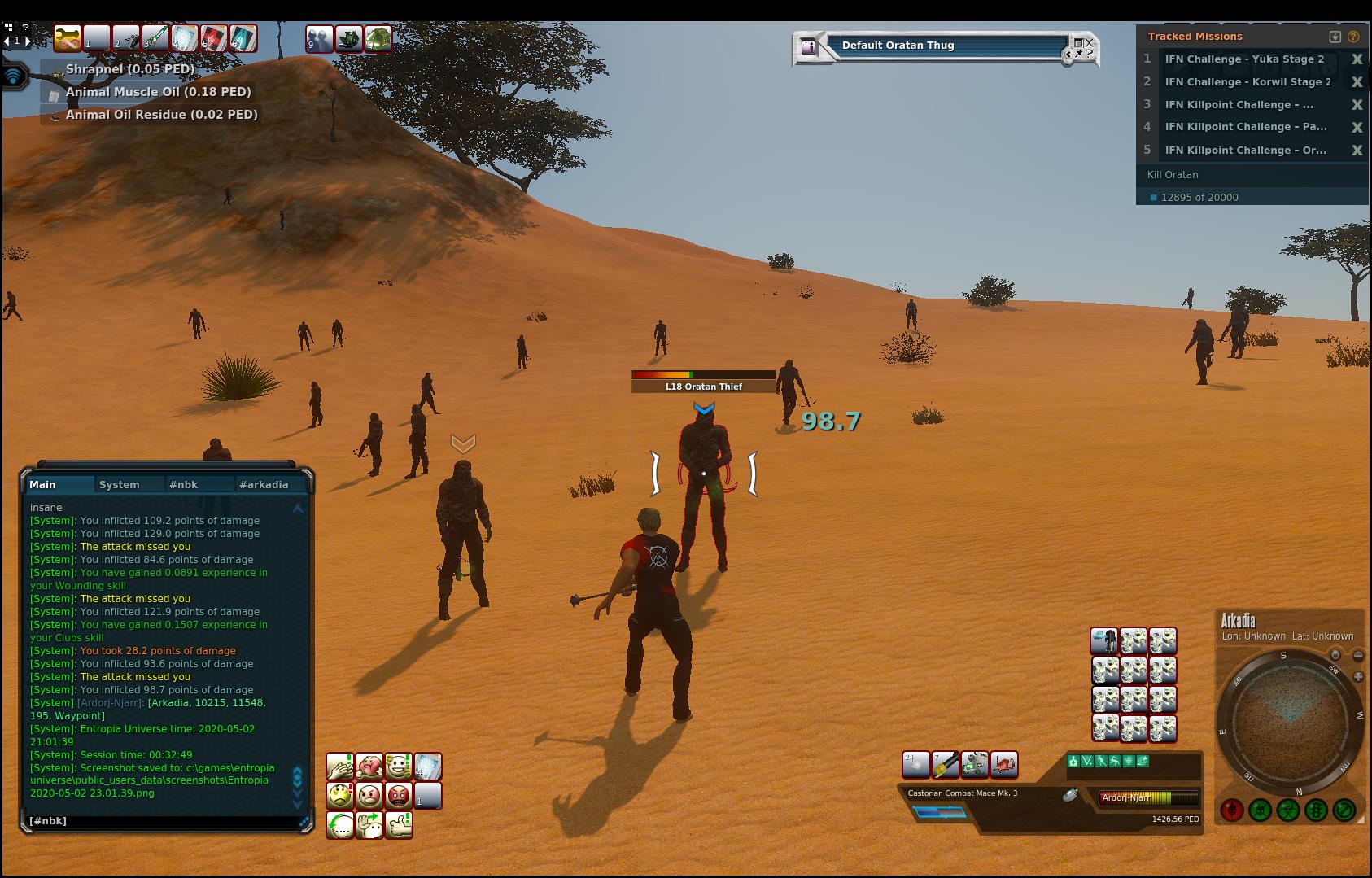Open the Default Oratan Thug info panel

[x=809, y=46]
